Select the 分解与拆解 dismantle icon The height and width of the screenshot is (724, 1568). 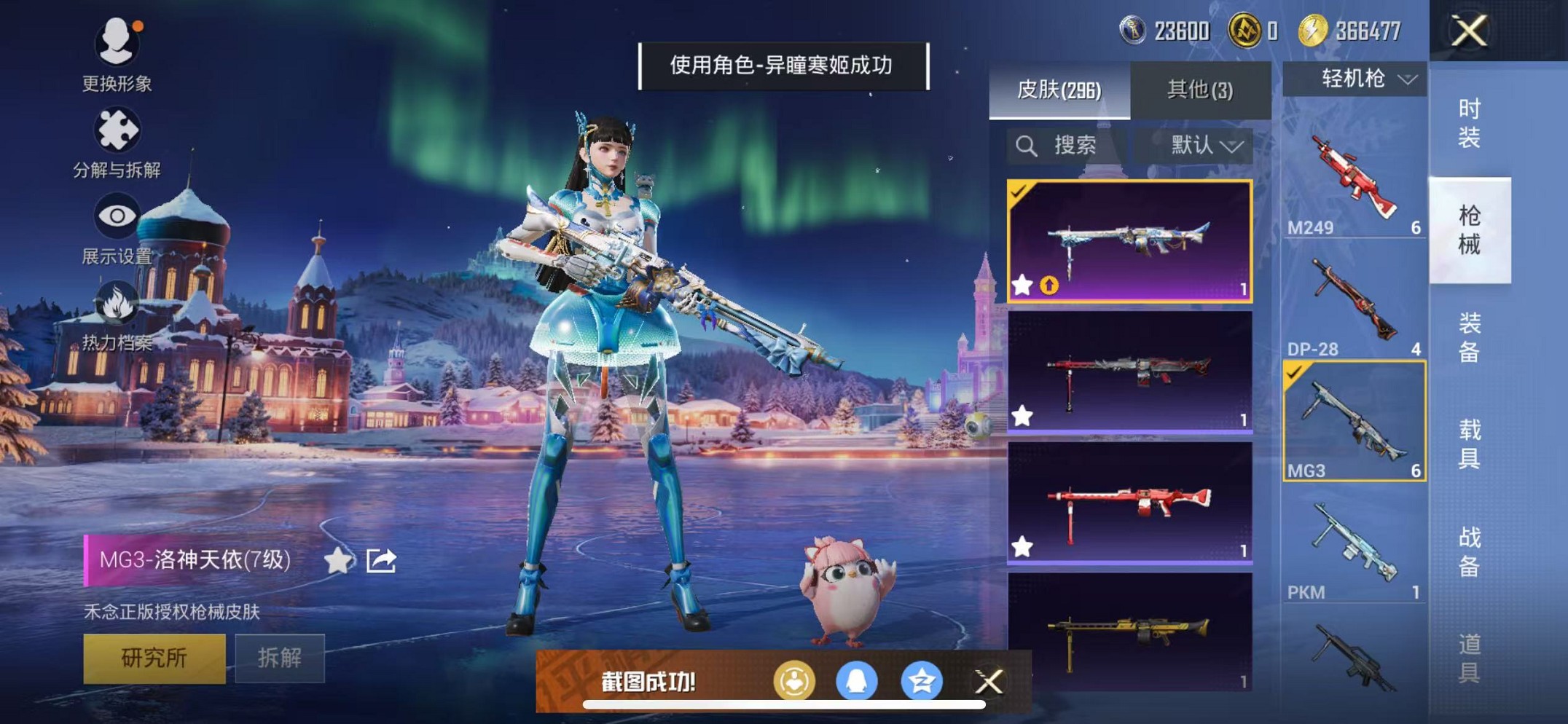coord(118,127)
